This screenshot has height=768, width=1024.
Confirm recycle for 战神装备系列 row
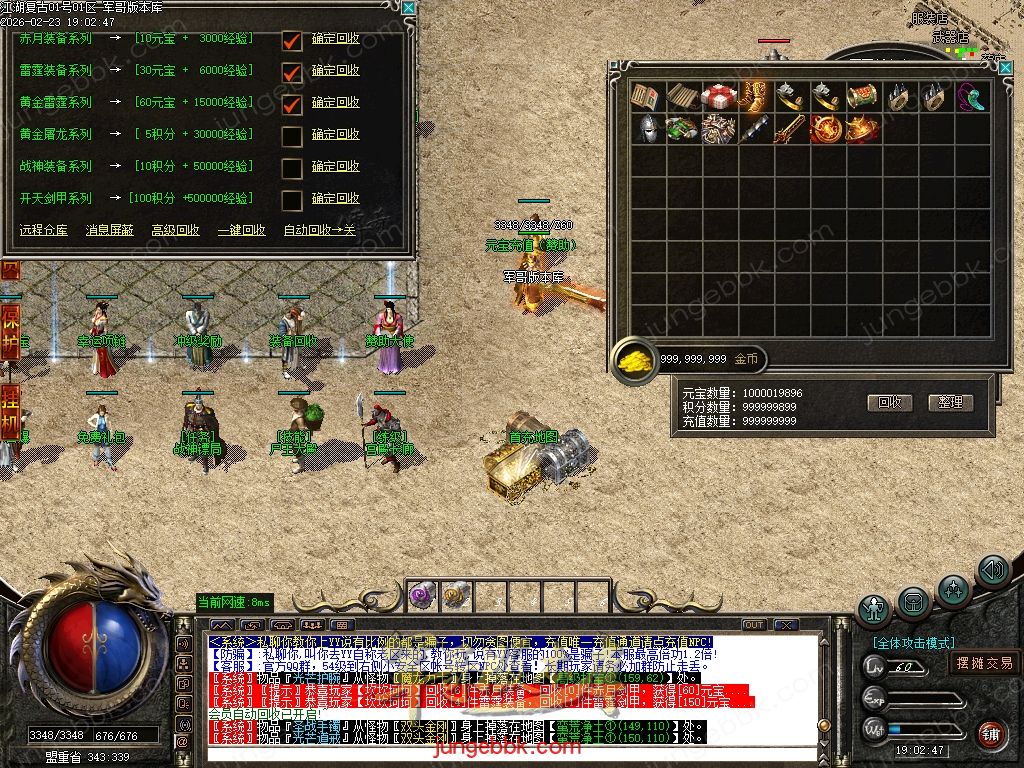pos(335,166)
